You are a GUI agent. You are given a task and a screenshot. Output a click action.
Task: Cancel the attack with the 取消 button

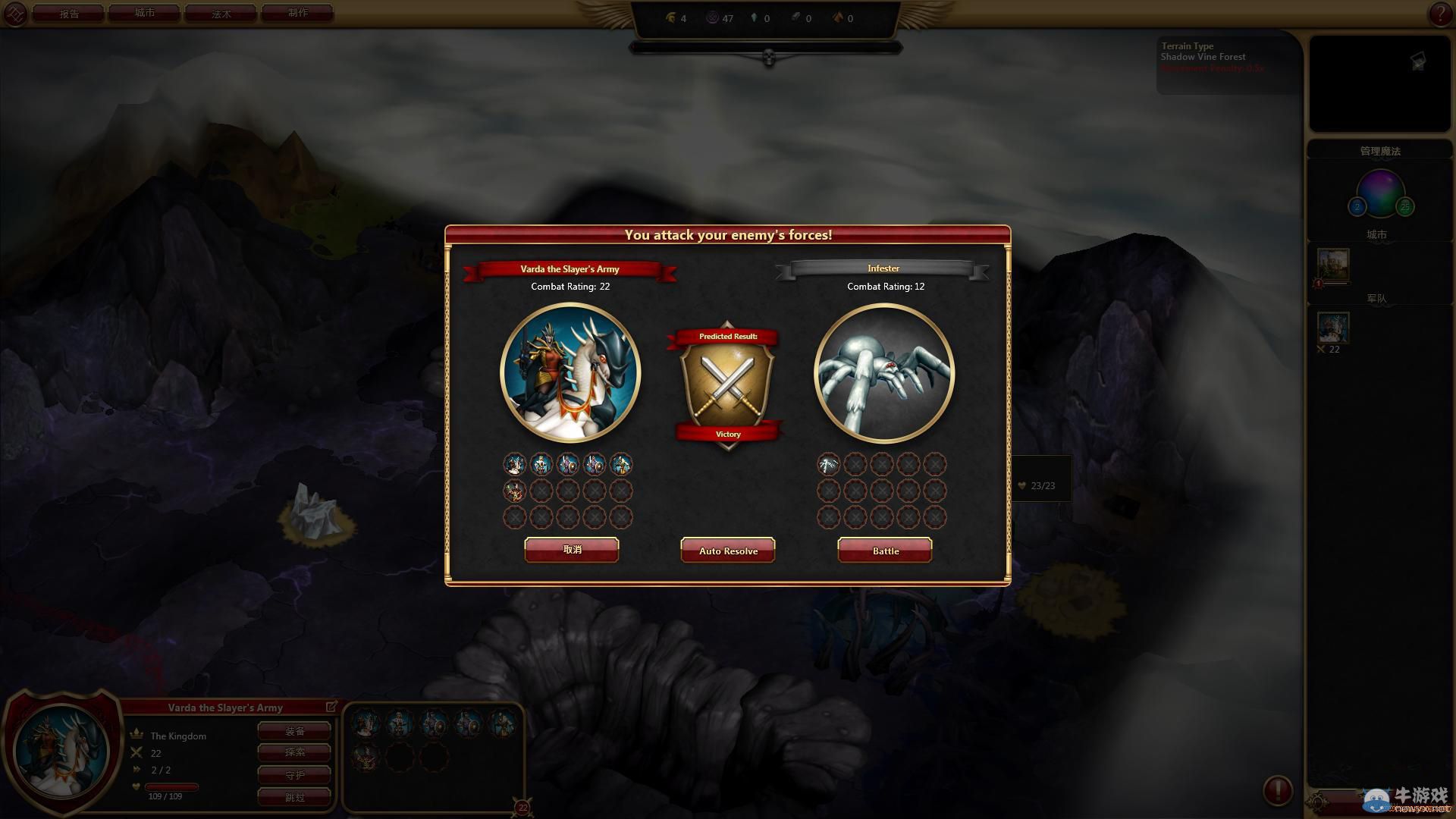pyautogui.click(x=572, y=550)
